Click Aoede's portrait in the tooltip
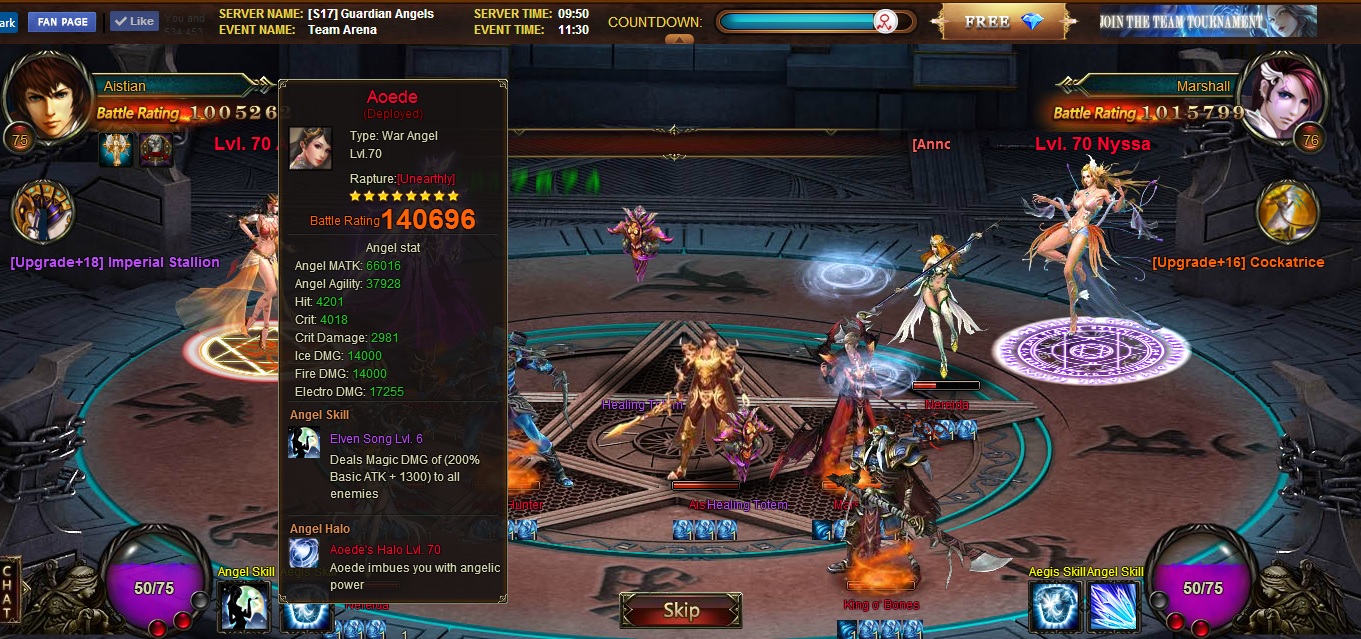Viewport: 1361px width, 639px height. (310, 148)
